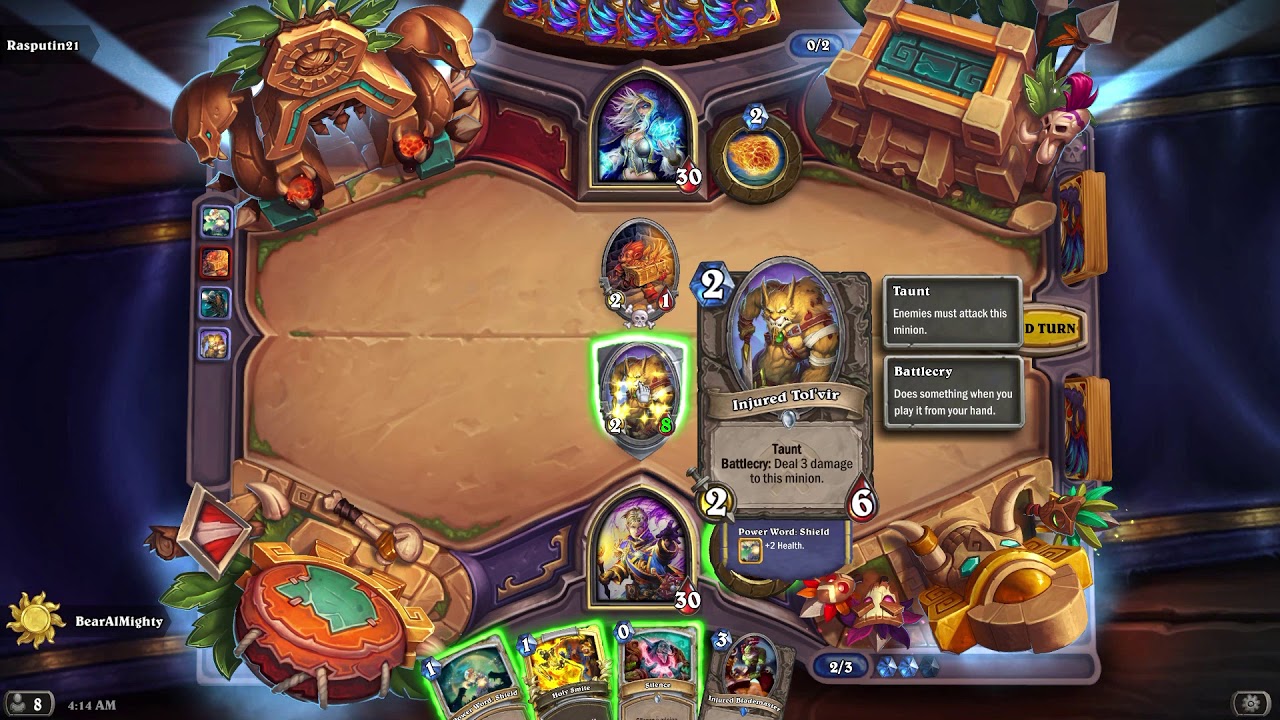The image size is (1280, 720).
Task: Select your glowing minion on the board
Action: (638, 395)
